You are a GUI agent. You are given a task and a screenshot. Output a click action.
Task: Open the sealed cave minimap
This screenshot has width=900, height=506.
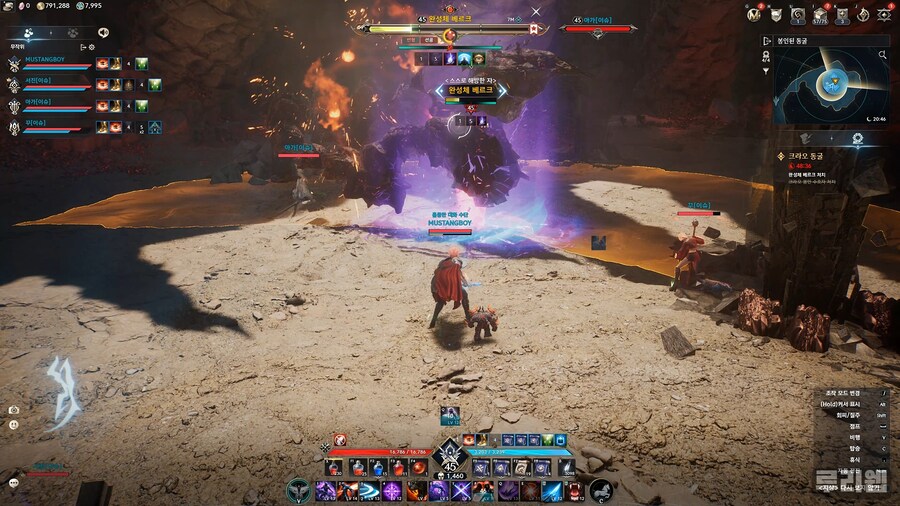tap(832, 86)
